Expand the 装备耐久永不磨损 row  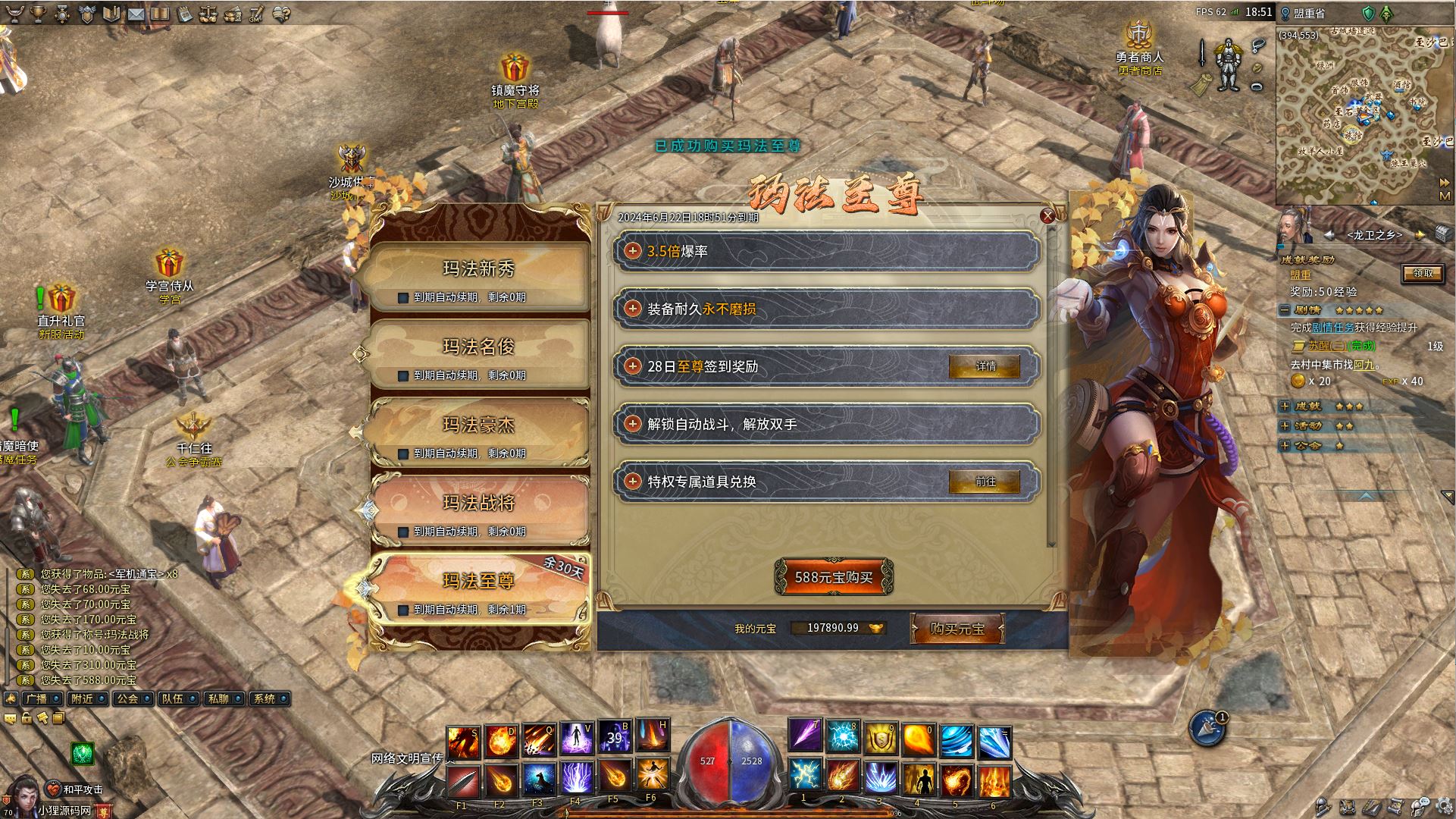[x=633, y=309]
